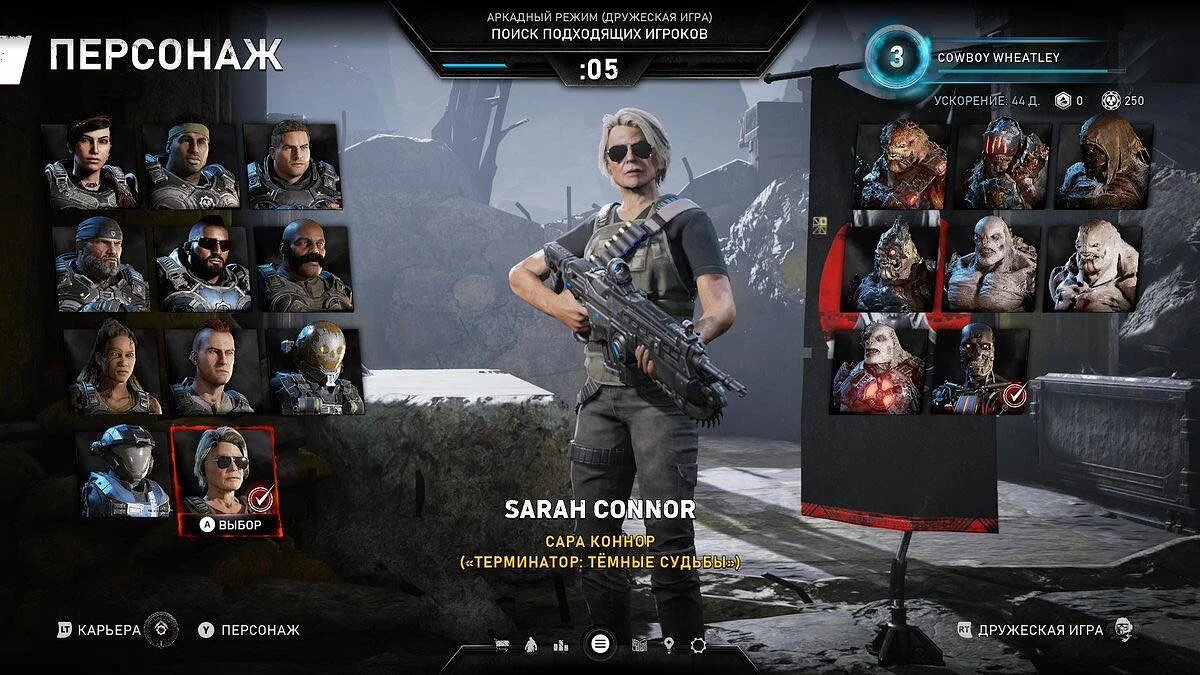This screenshot has width=1200, height=675.
Task: Choose the hooded Swarm sniper portrait
Action: click(x=1103, y=165)
